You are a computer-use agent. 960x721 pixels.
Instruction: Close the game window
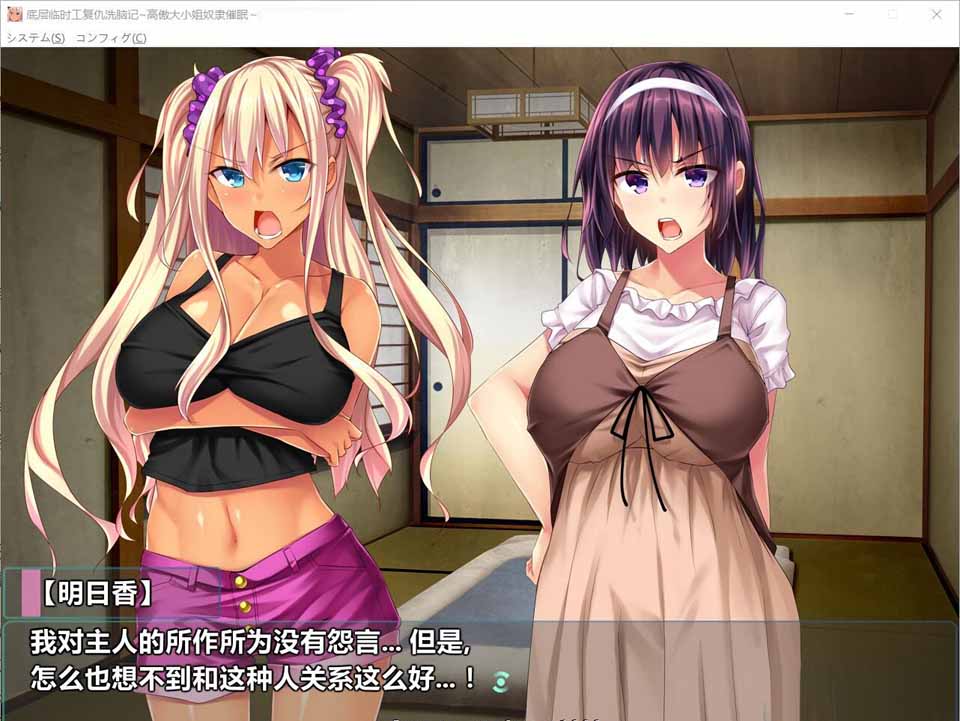coord(936,14)
